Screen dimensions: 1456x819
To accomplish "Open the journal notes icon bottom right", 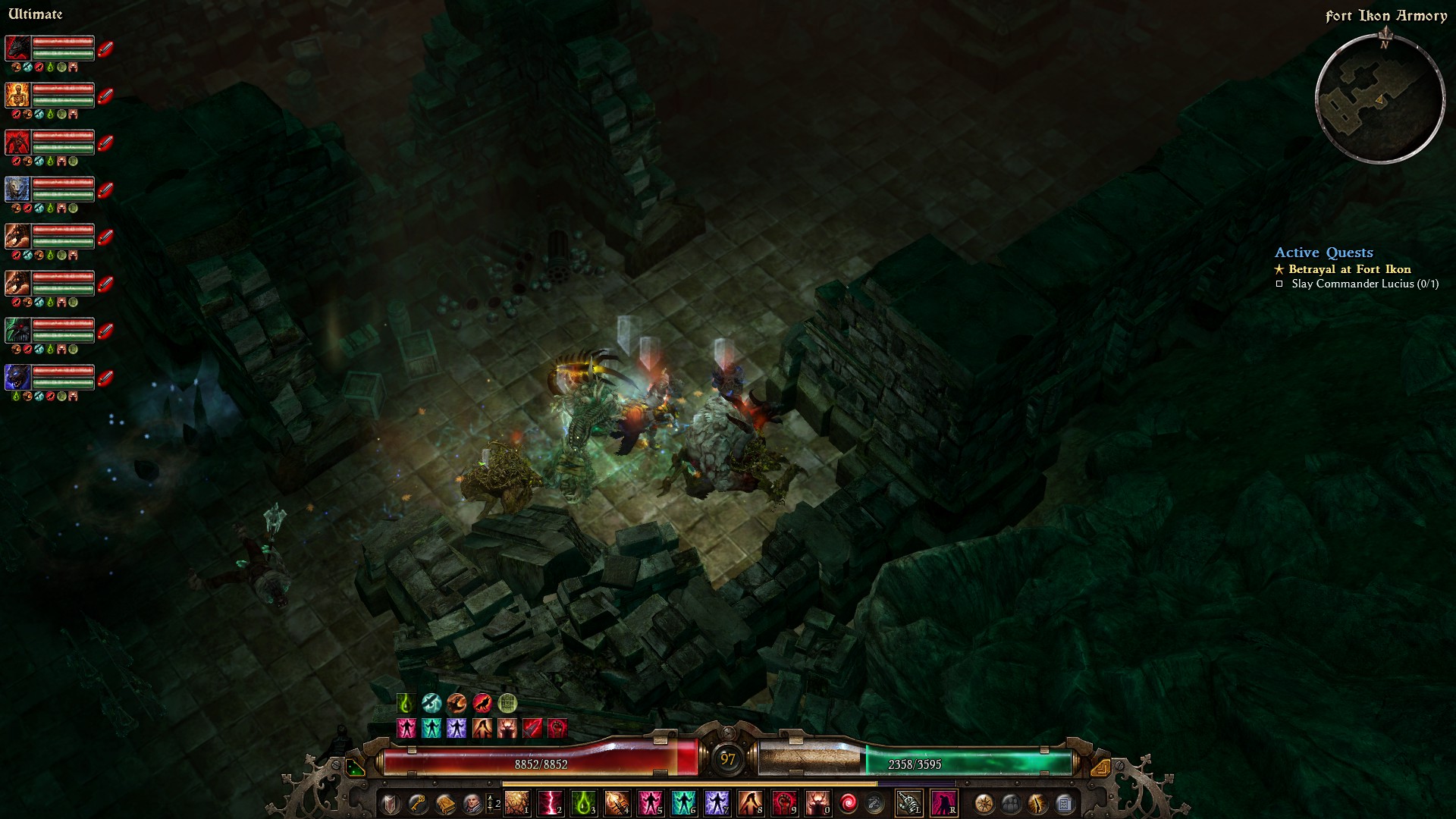I will pyautogui.click(x=1065, y=804).
